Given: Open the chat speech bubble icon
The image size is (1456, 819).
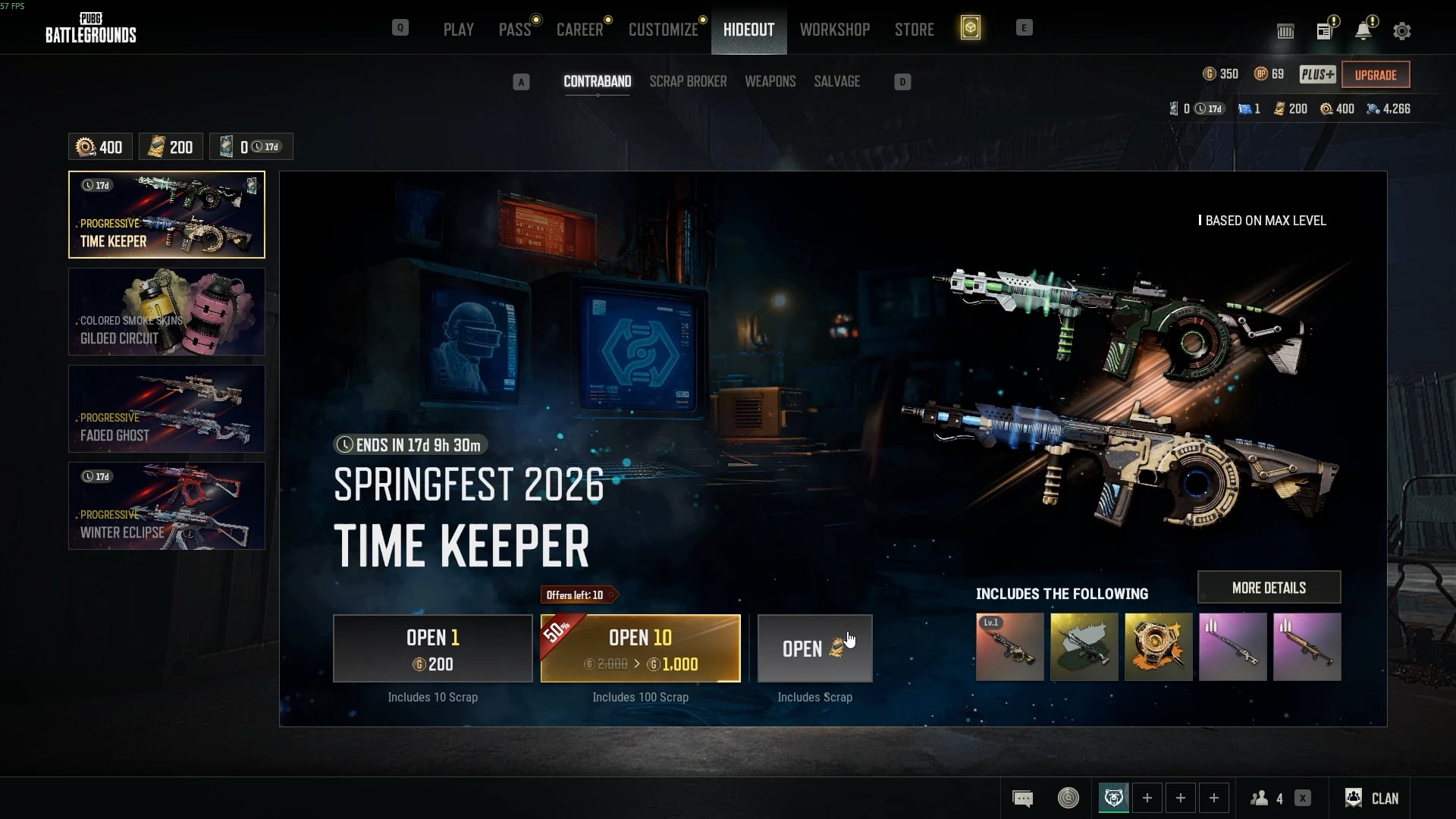Looking at the screenshot, I should (1022, 798).
